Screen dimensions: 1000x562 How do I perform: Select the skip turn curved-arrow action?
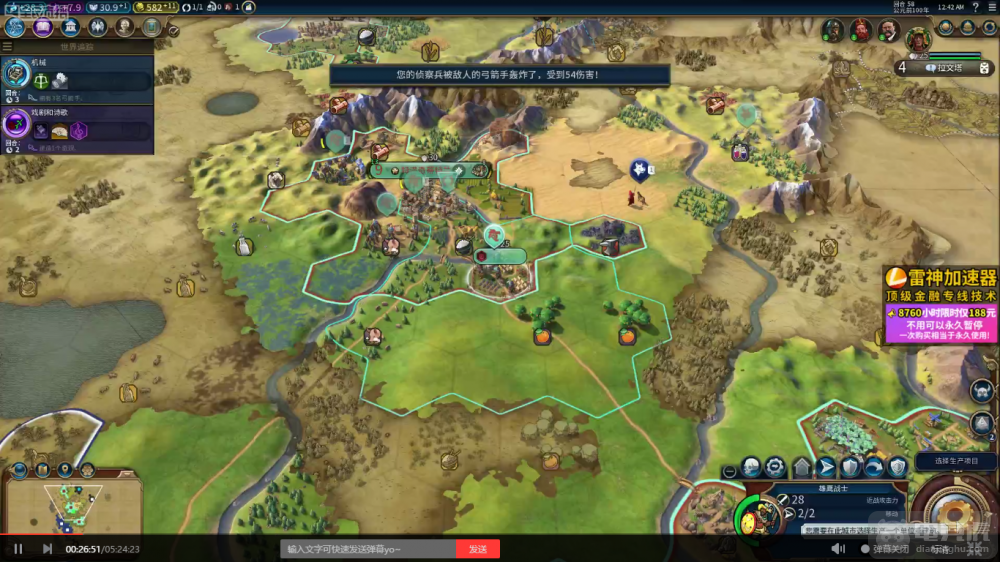tap(874, 467)
